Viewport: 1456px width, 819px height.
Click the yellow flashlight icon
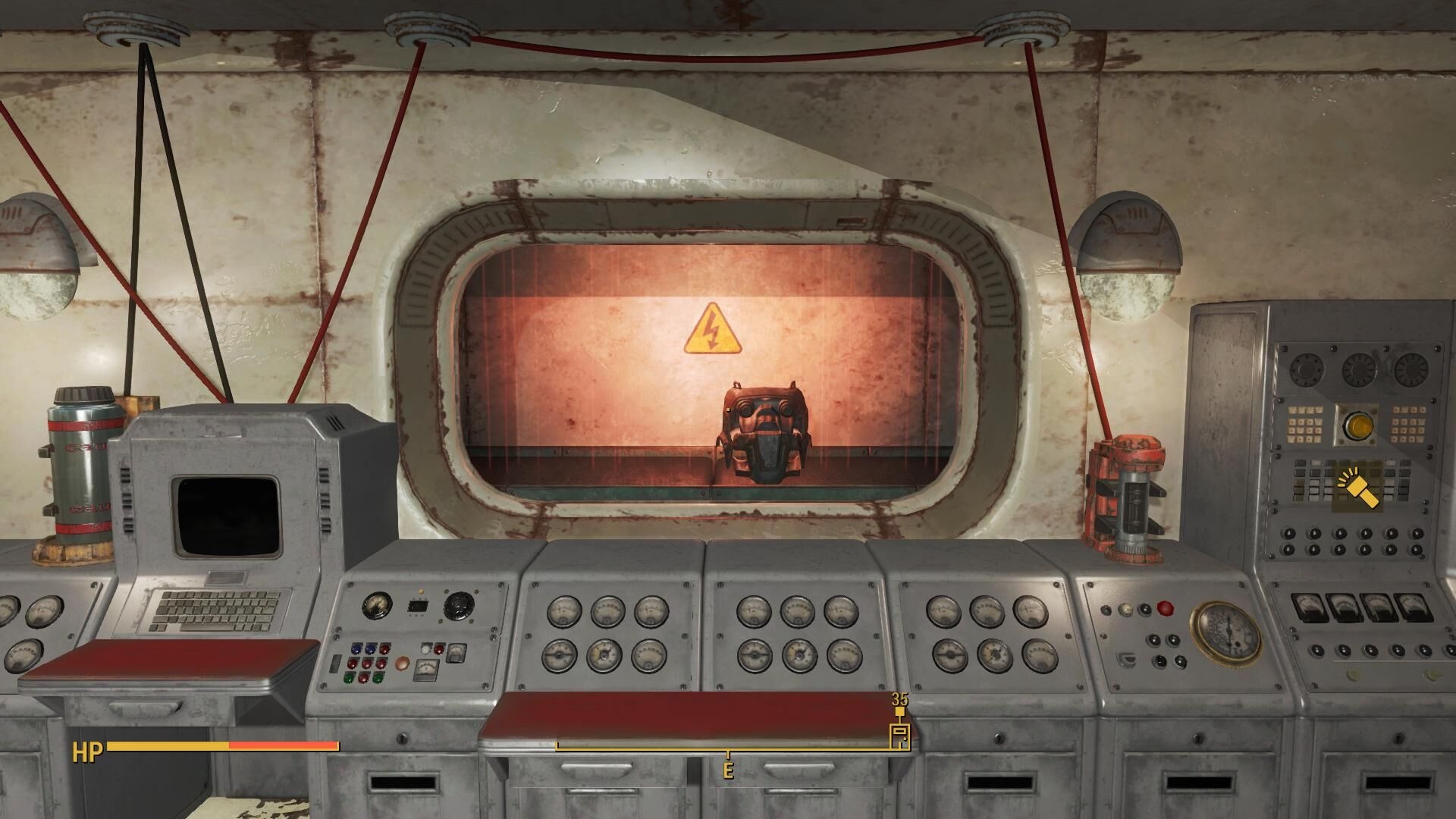click(x=1357, y=488)
